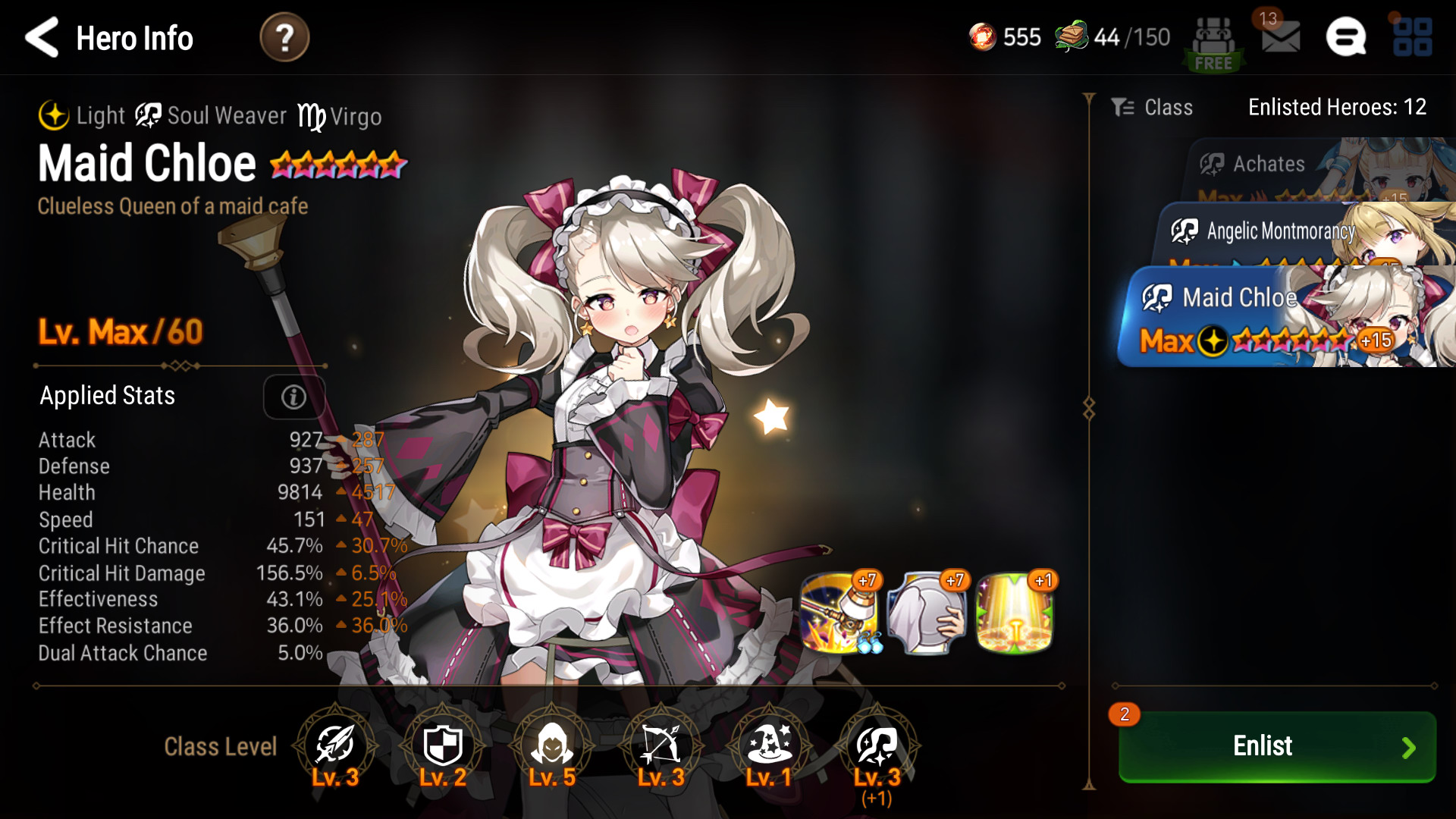Open the wizard hat class level icon

[769, 746]
